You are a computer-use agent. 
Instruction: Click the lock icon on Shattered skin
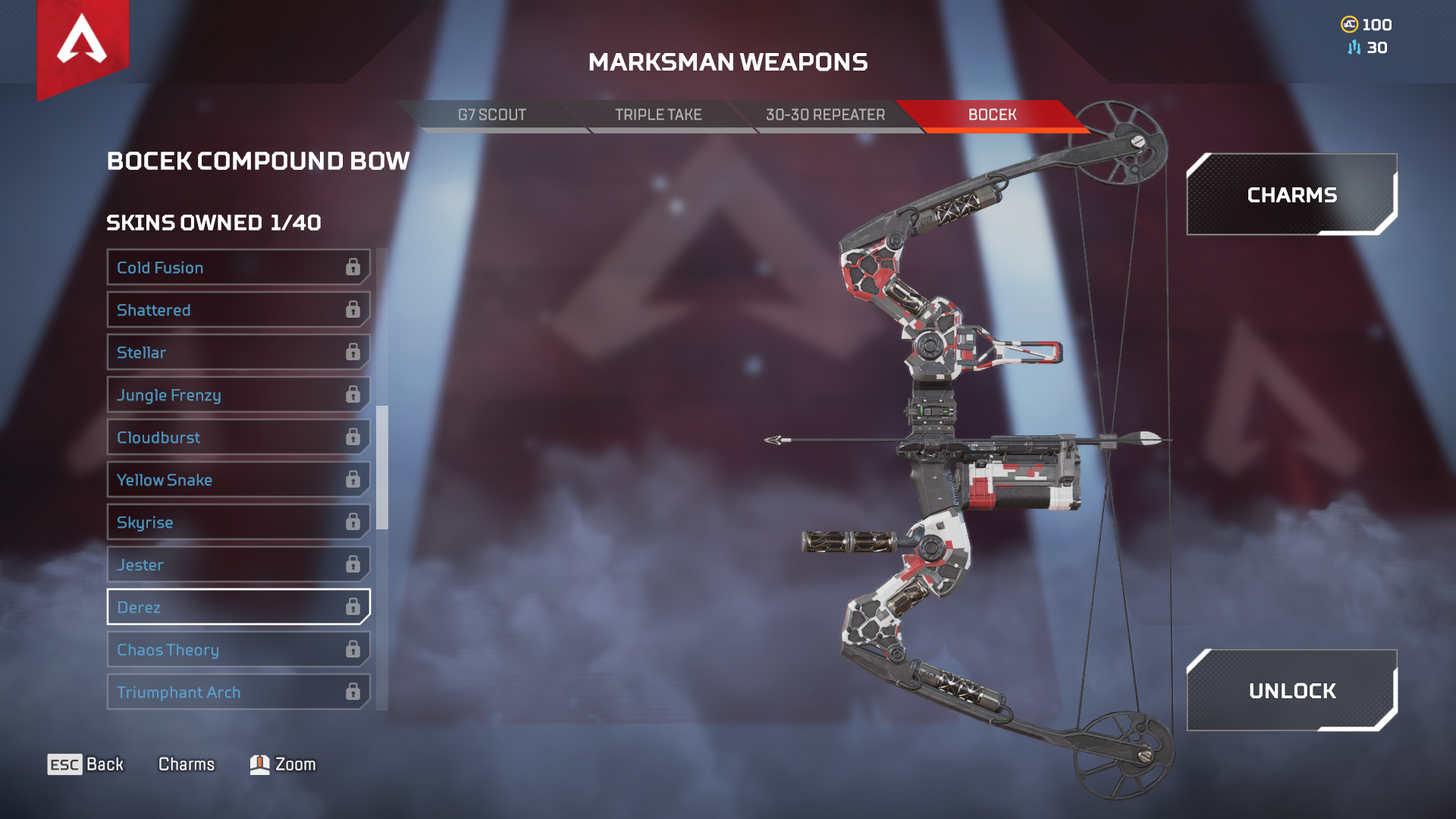[x=353, y=309]
